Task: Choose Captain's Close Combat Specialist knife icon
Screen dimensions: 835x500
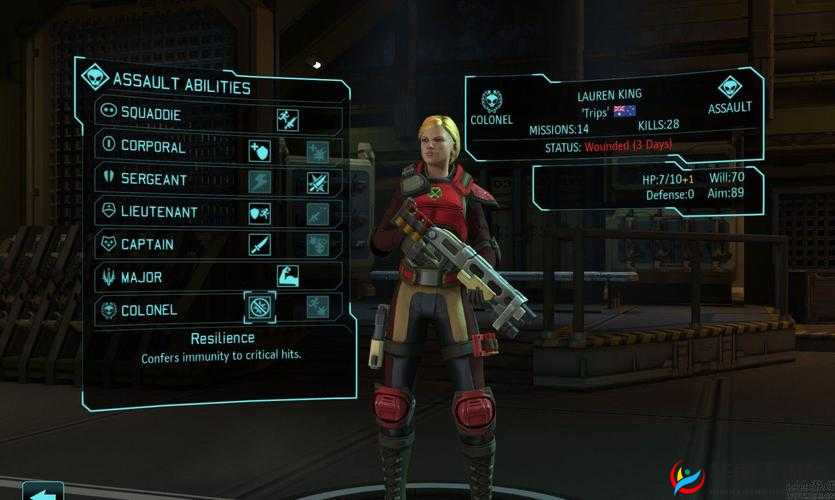Action: click(259, 245)
